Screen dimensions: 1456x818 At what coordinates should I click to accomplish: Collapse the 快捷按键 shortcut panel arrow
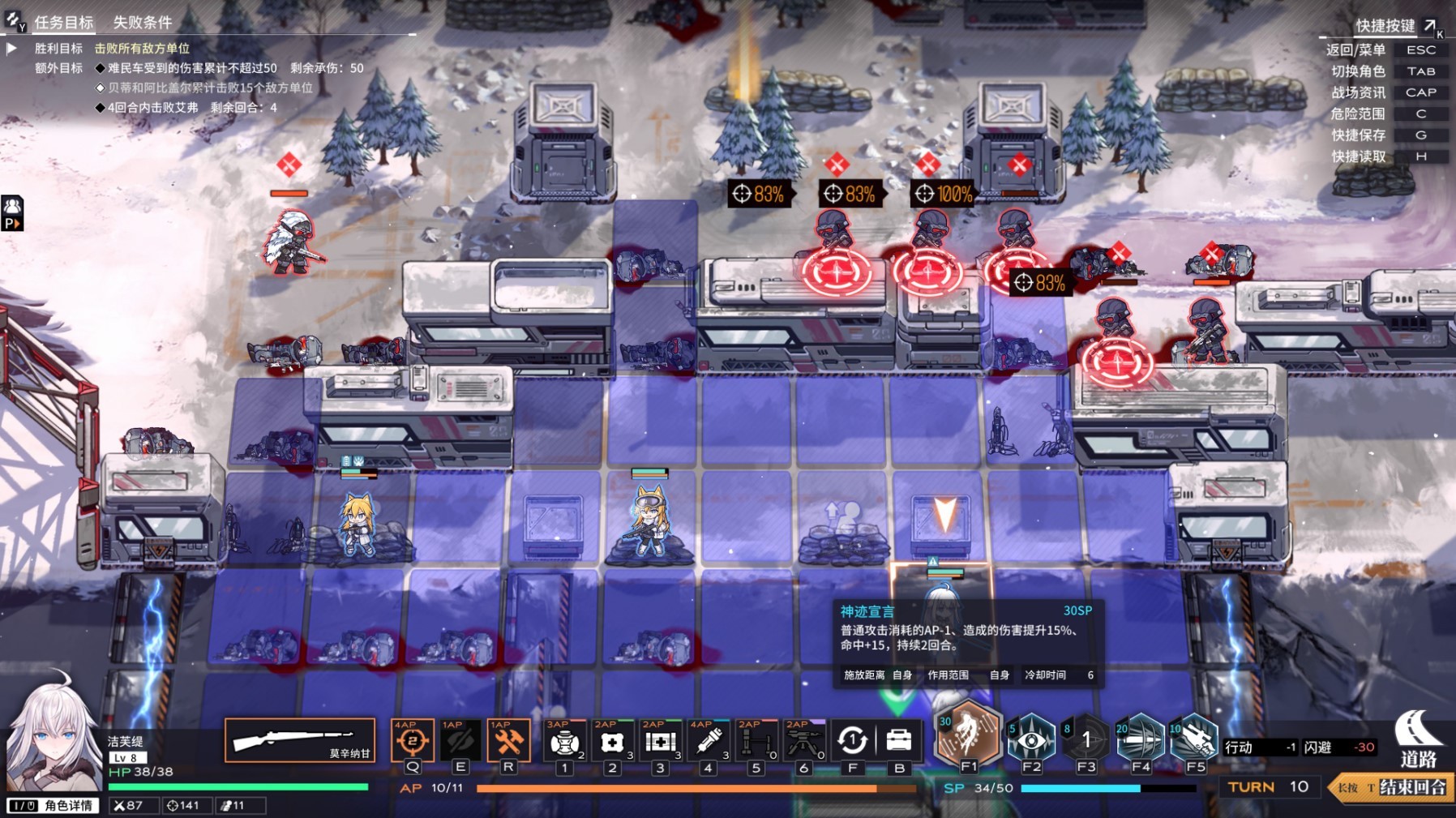coord(1429,26)
